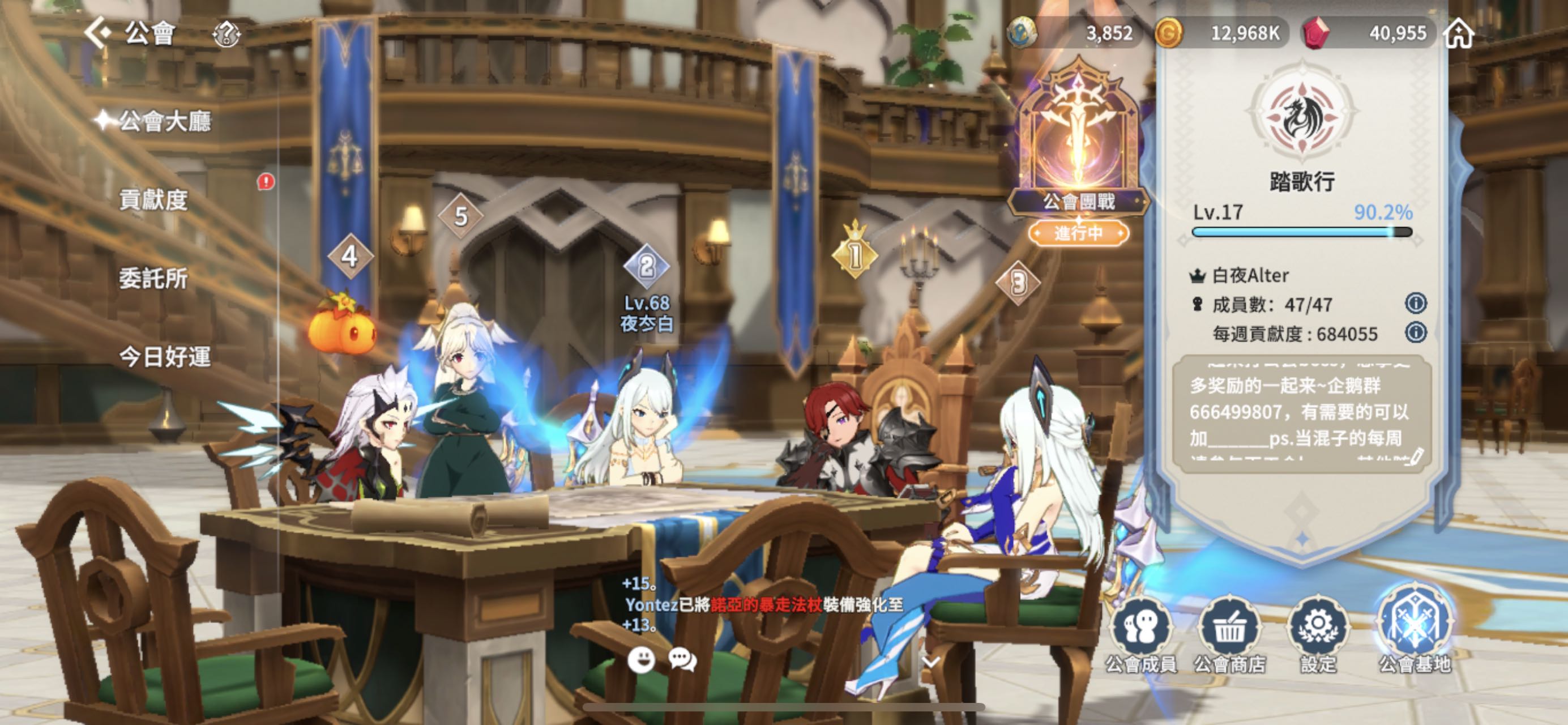Screen dimensions: 1568x725
Task: Show info for 成員數 member count
Action: coord(1416,303)
